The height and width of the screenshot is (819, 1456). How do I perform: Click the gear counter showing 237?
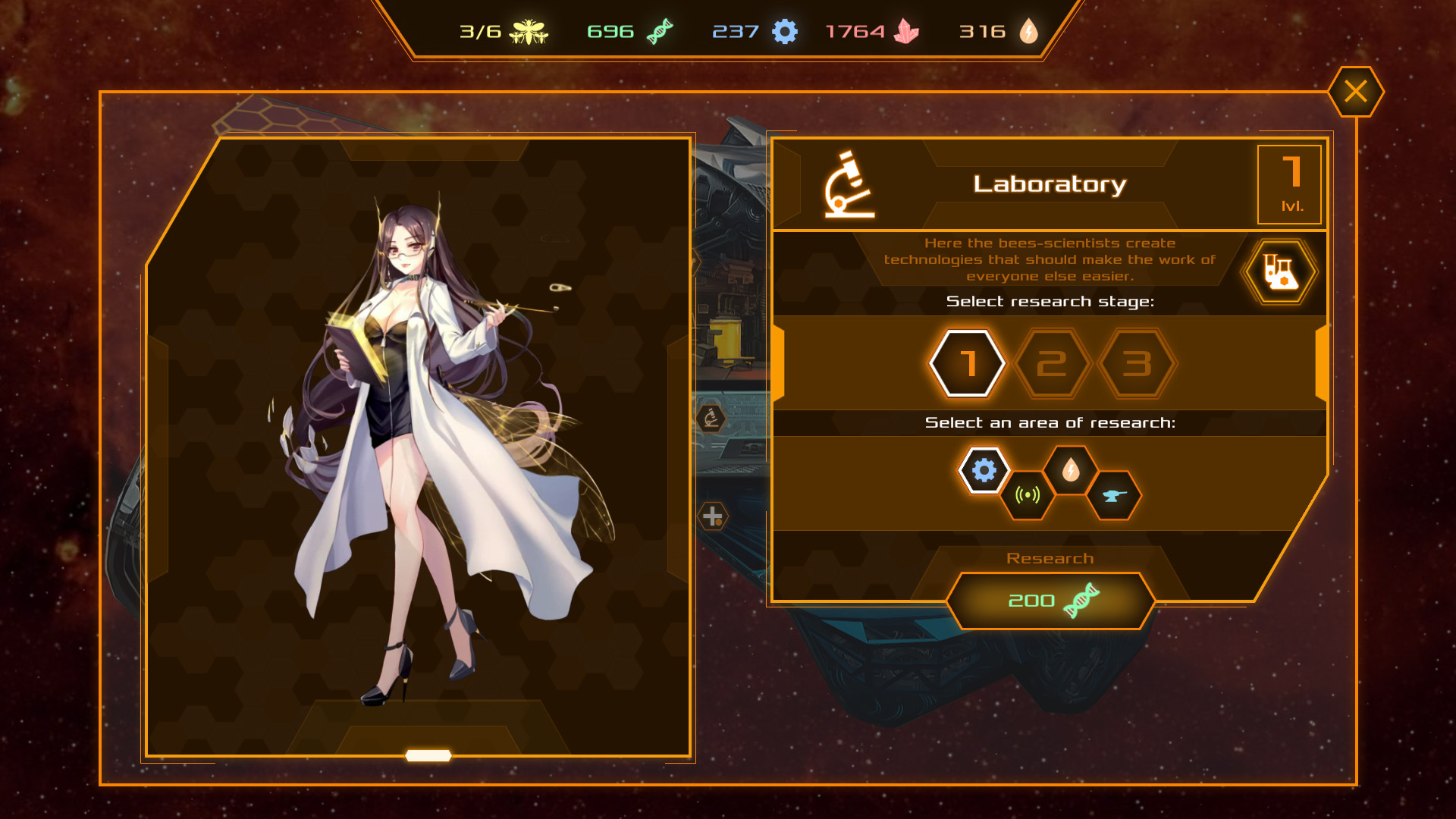(751, 32)
